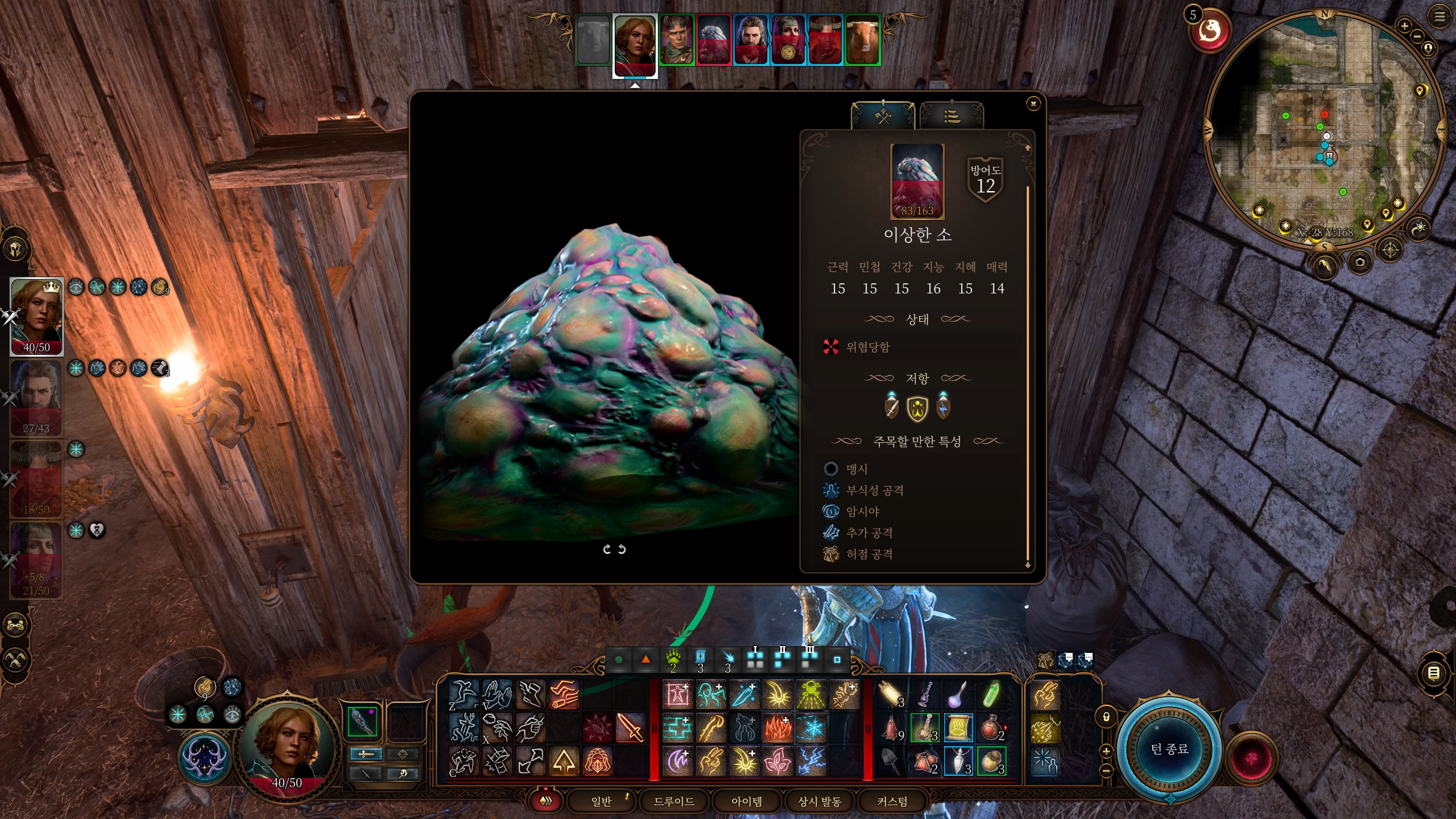Show the 커스텀 hotbar tab
The width and height of the screenshot is (1456, 819).
click(892, 801)
